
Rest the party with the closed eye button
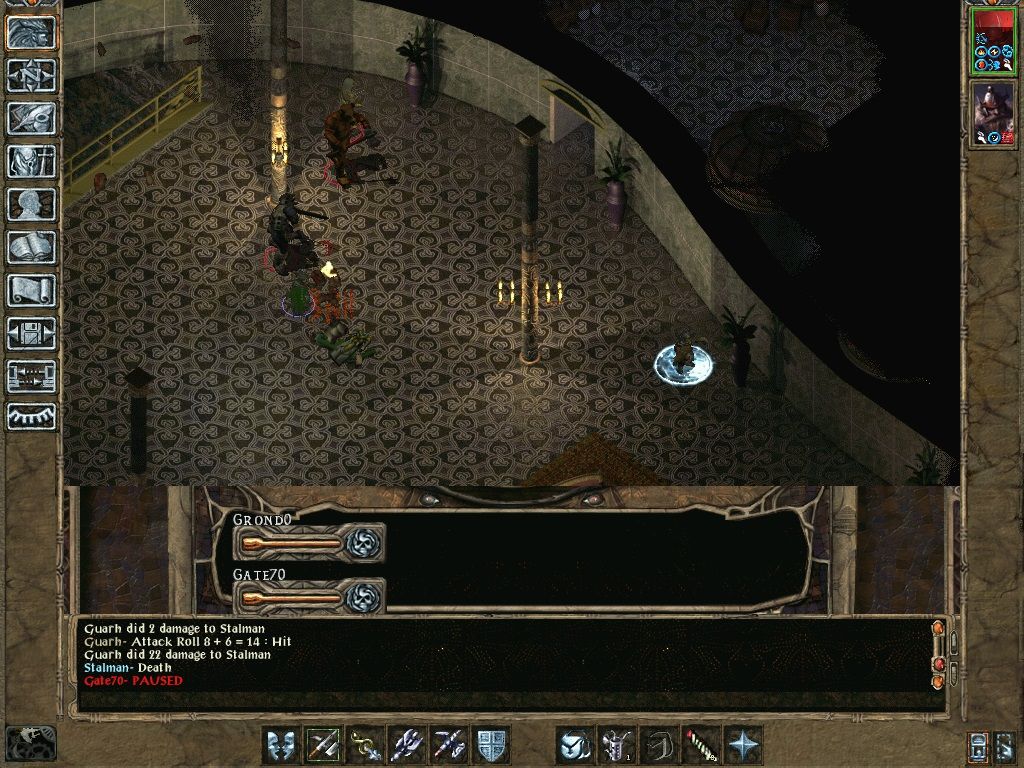[x=32, y=415]
